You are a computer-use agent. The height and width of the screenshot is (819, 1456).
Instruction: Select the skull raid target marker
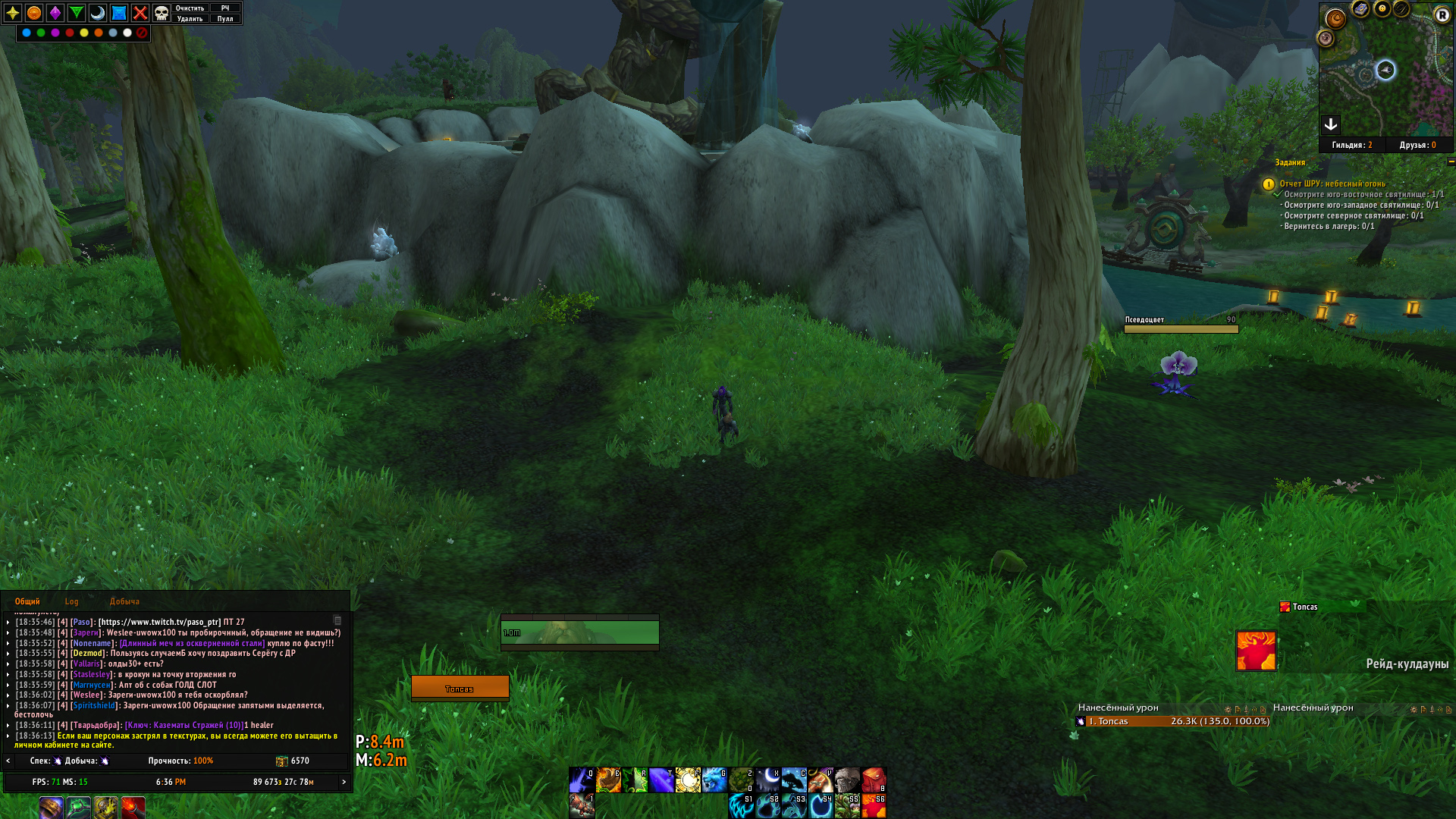point(162,13)
